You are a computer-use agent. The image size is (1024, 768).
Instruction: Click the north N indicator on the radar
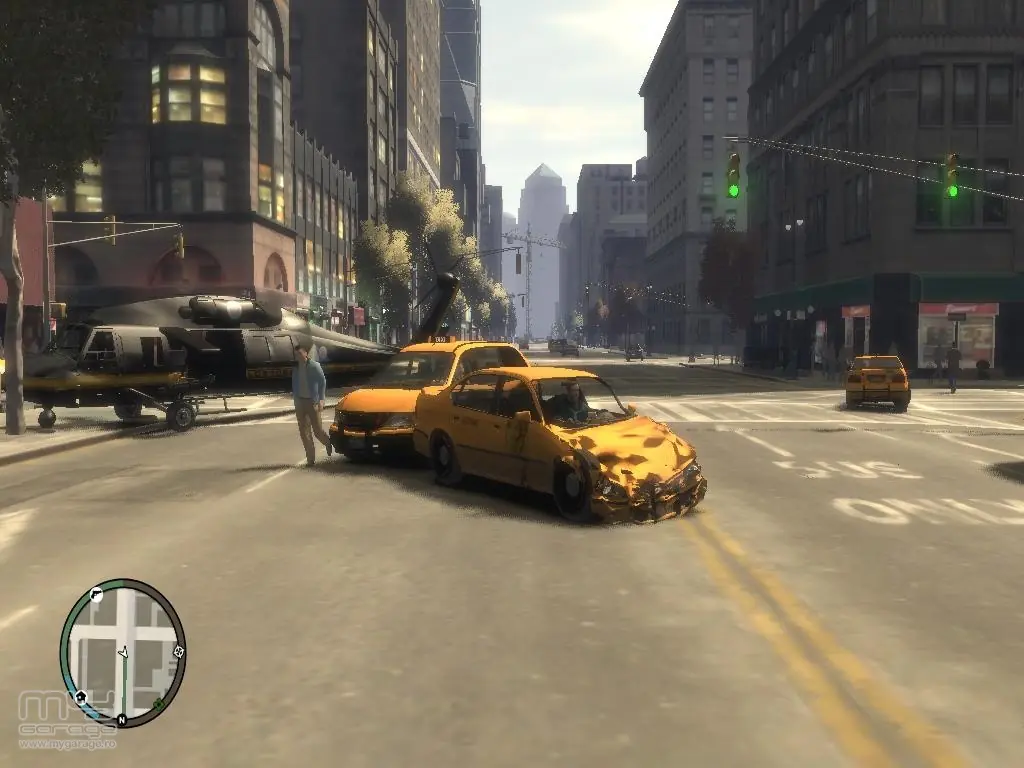[121, 719]
